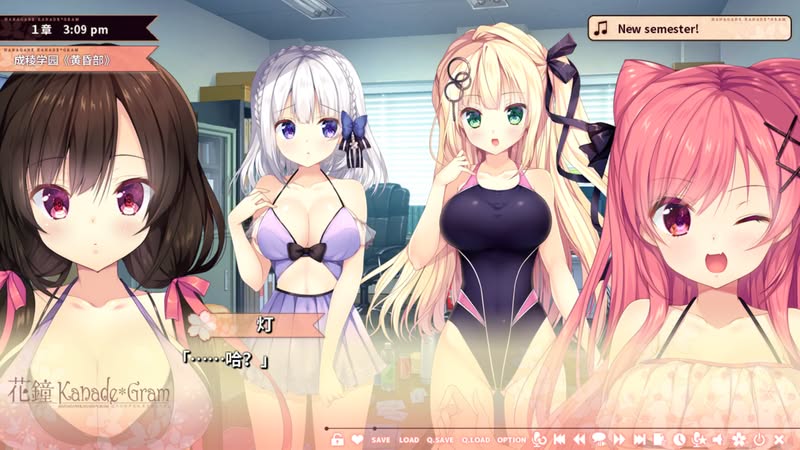Open the SAVE menu

tap(381, 440)
